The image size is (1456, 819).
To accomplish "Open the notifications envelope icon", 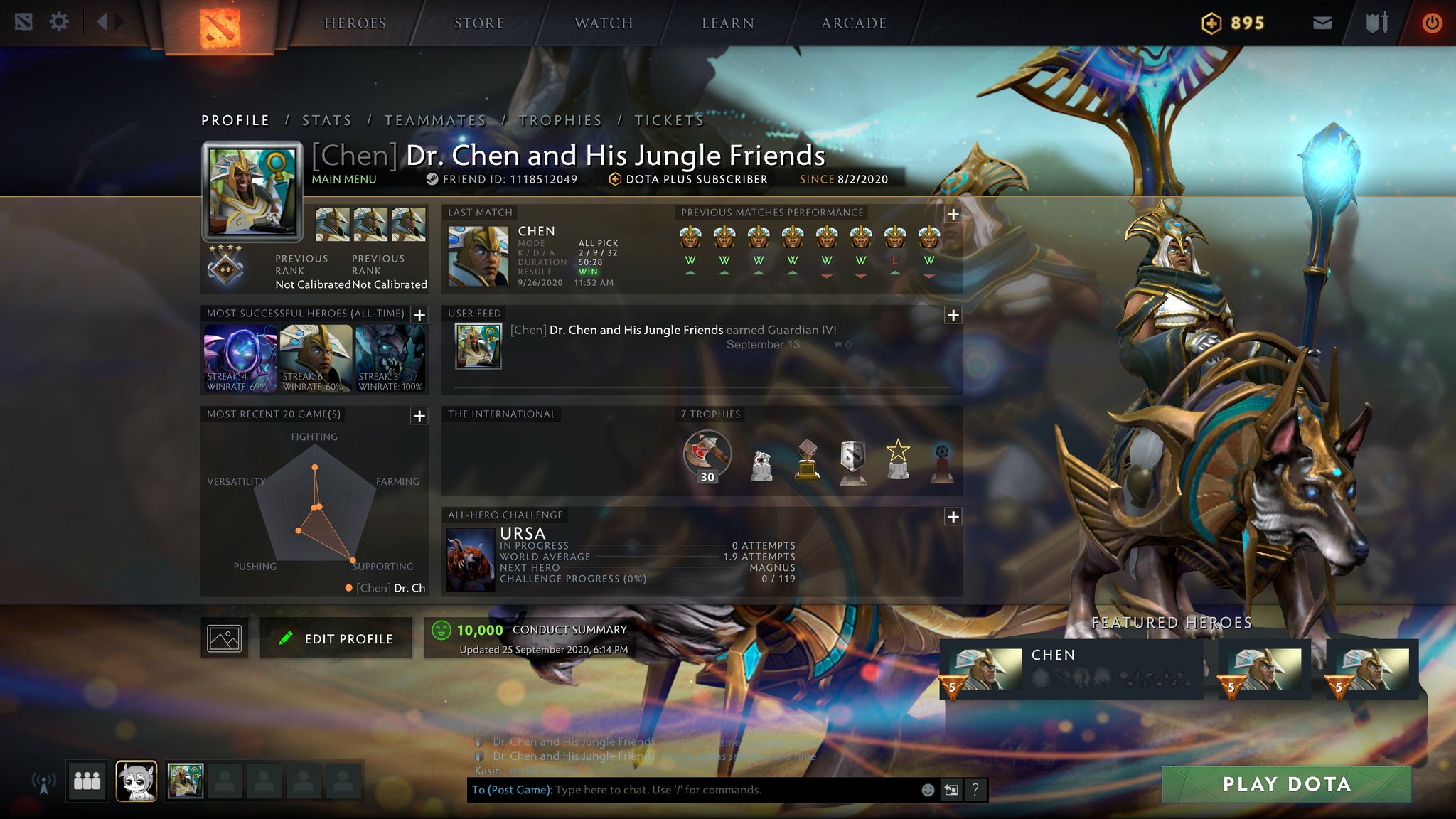I will (1323, 21).
